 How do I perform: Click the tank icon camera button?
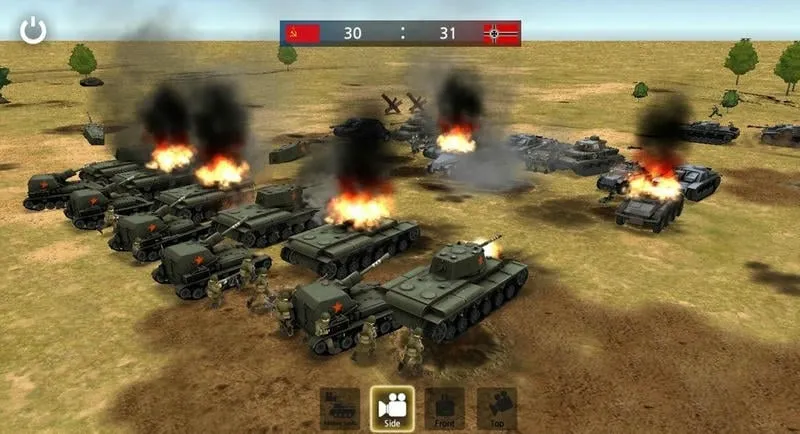[x=340, y=408]
